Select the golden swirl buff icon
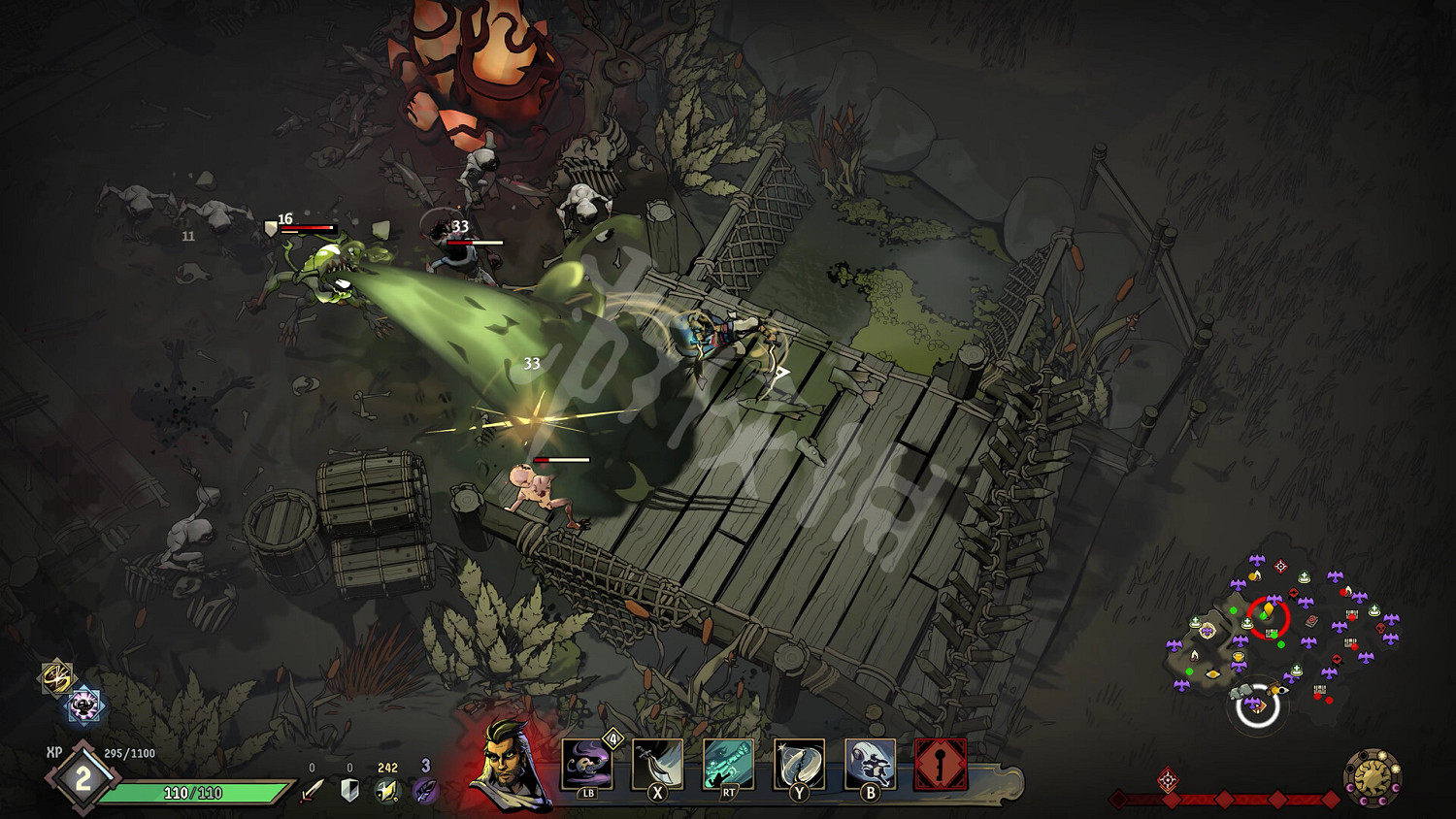Image resolution: width=1456 pixels, height=819 pixels. pyautogui.click(x=56, y=676)
